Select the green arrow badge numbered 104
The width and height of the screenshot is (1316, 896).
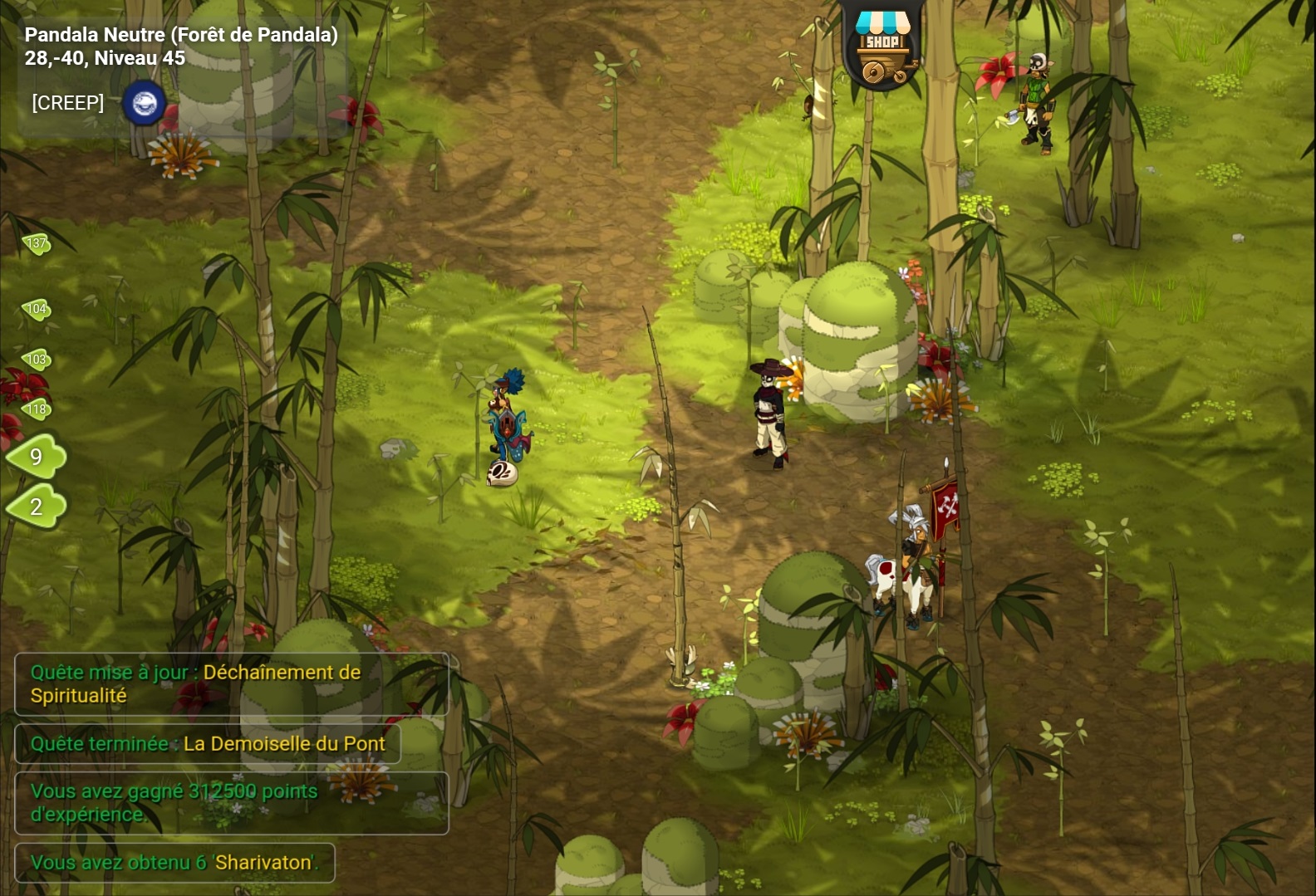(x=36, y=310)
